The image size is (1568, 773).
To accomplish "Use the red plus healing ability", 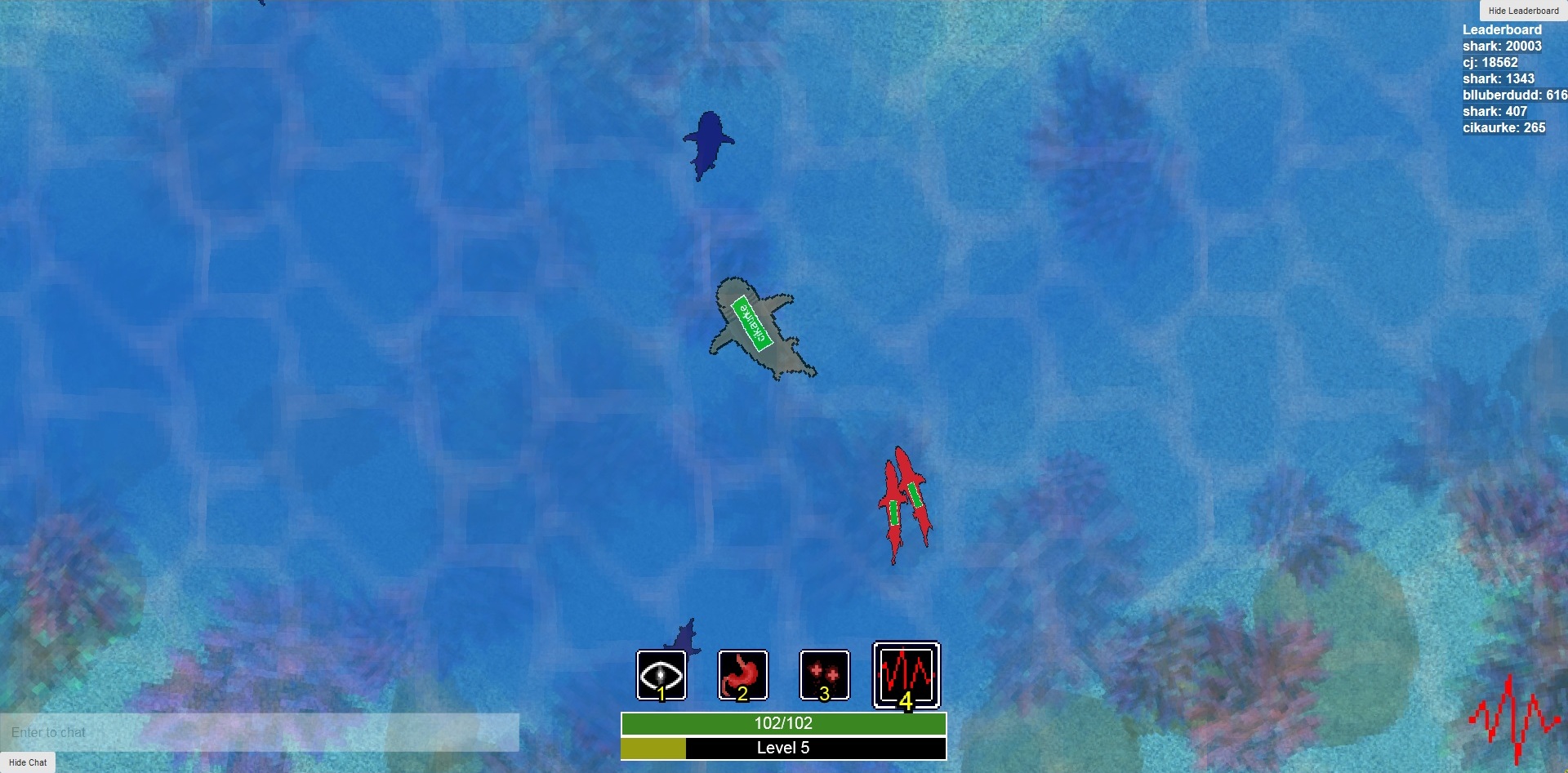I will [825, 675].
